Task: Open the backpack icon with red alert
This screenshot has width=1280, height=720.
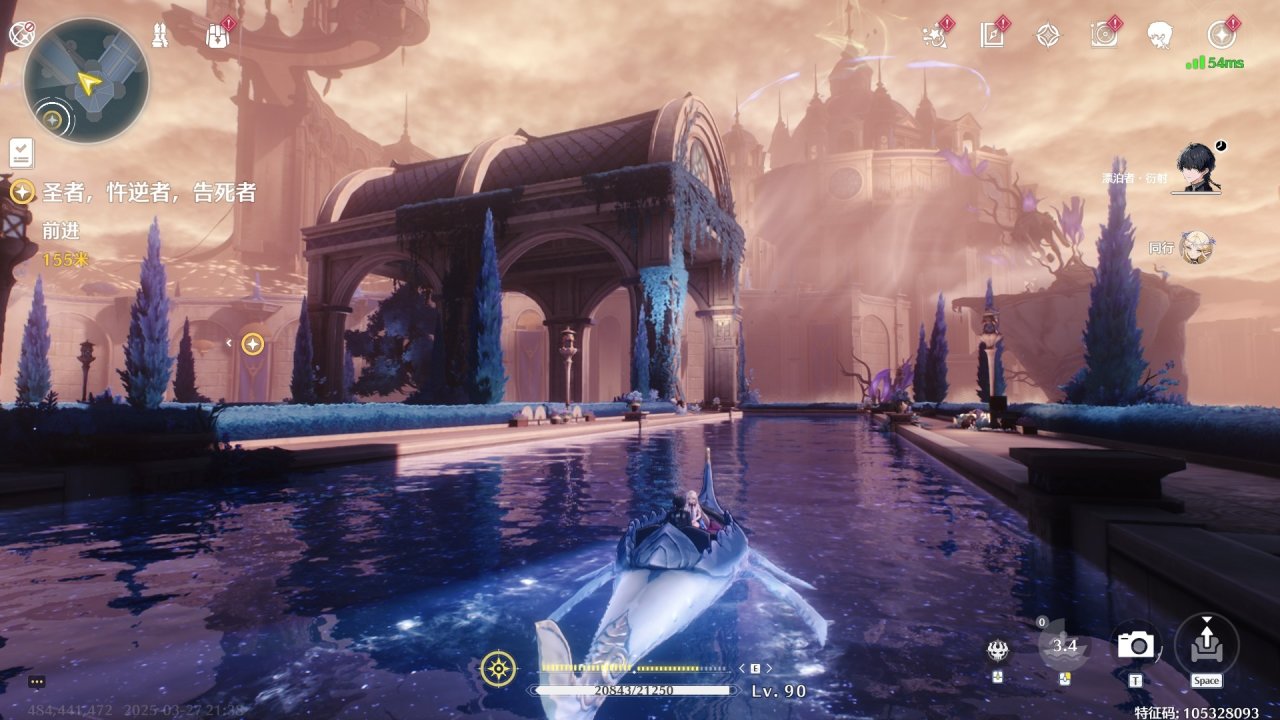Action: pos(217,36)
